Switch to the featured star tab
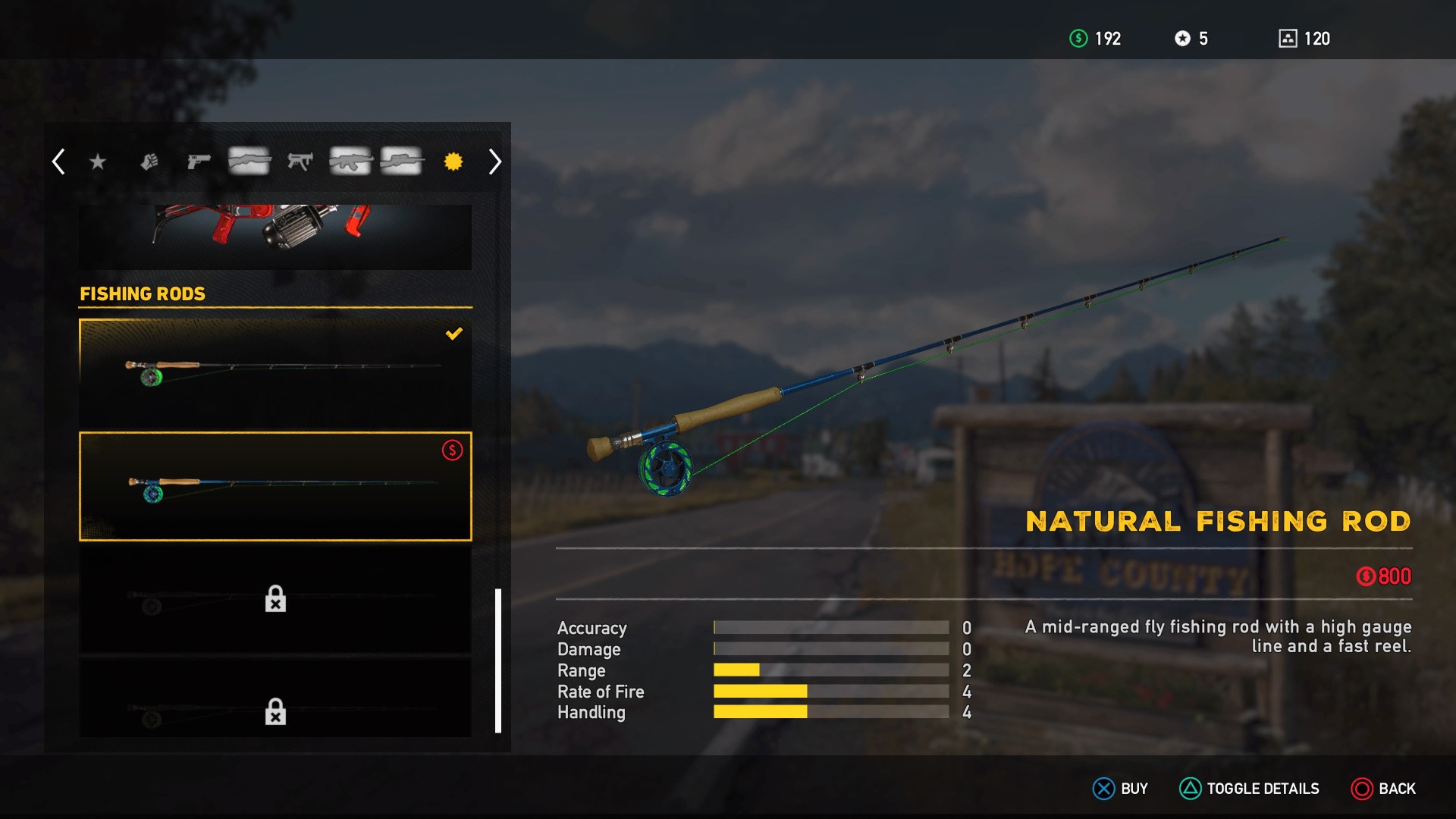Screen dimensions: 1456x819 tap(97, 162)
